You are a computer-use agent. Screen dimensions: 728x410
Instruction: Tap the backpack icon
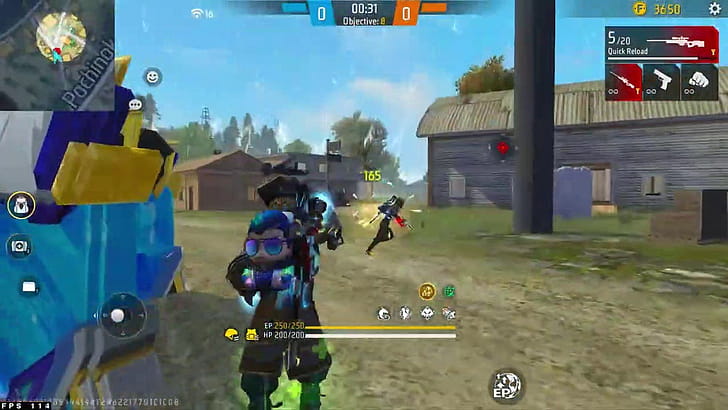click(x=21, y=206)
